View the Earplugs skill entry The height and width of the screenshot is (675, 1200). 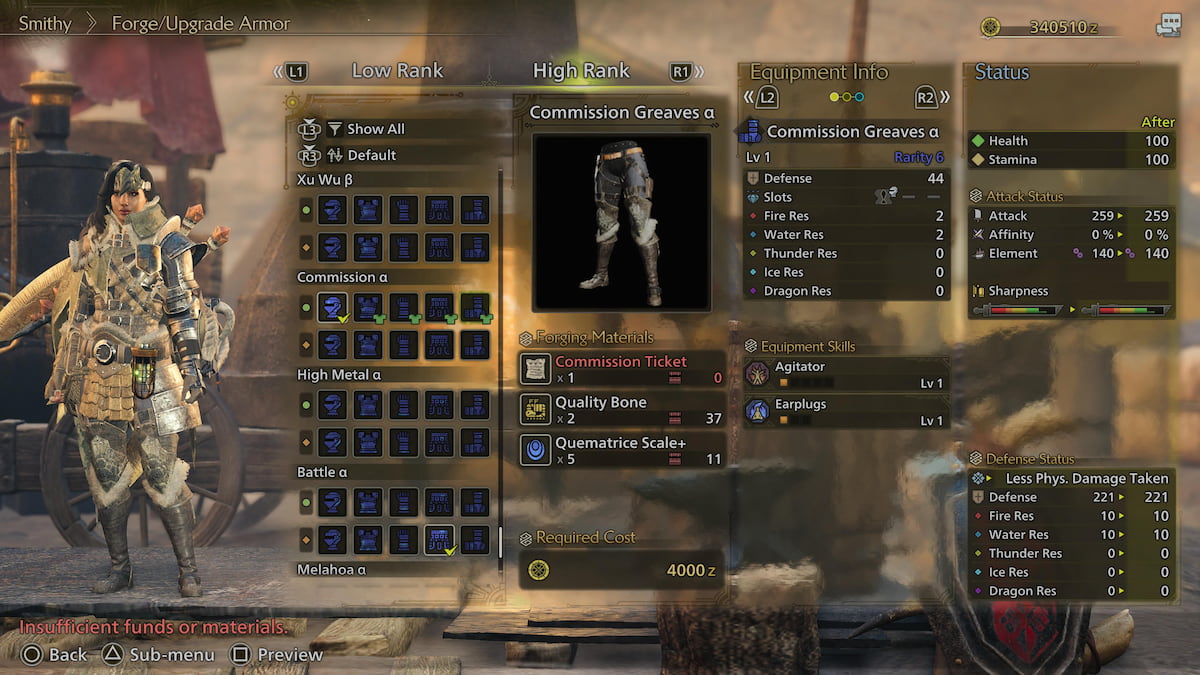tap(845, 411)
